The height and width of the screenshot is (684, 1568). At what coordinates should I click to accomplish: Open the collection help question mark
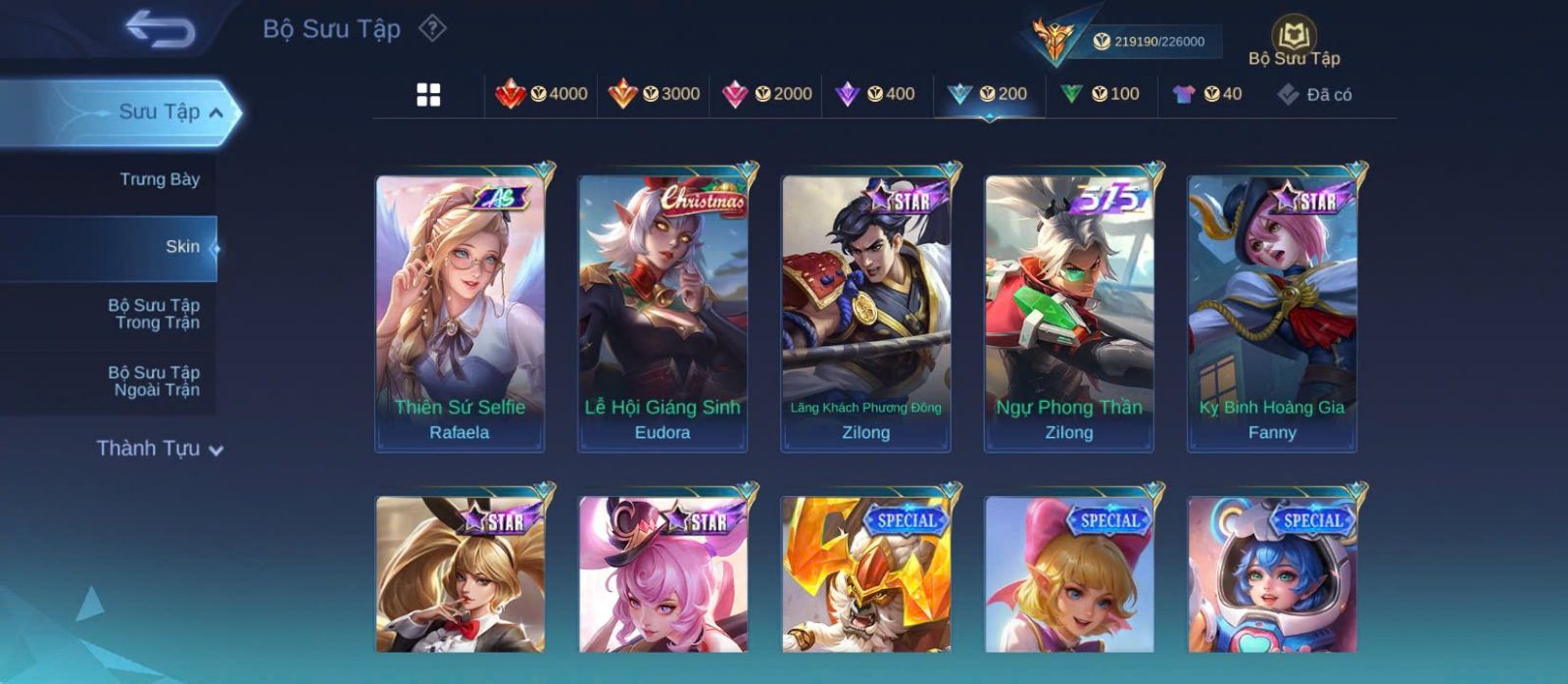click(432, 28)
